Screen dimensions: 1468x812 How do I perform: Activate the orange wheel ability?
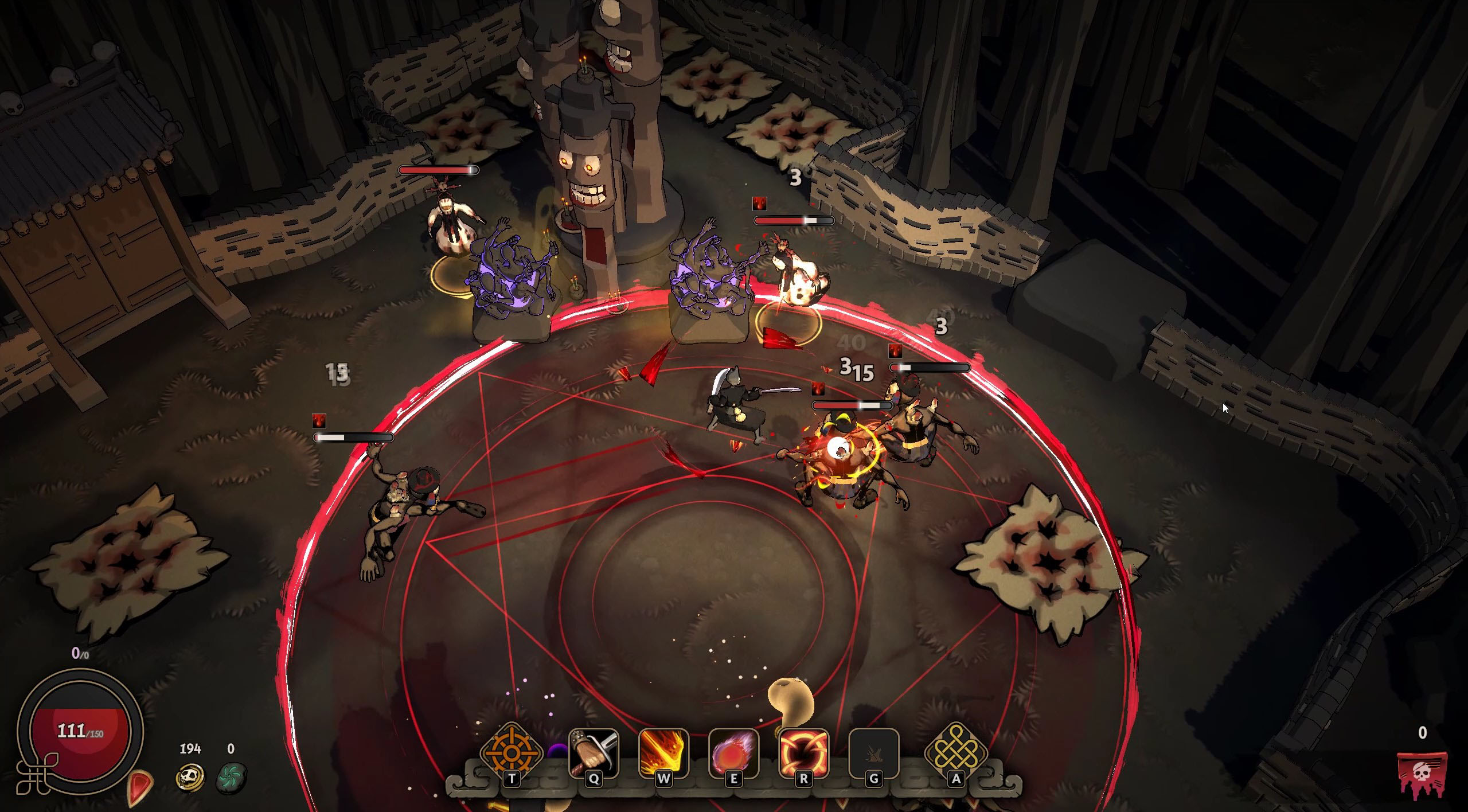pyautogui.click(x=511, y=753)
